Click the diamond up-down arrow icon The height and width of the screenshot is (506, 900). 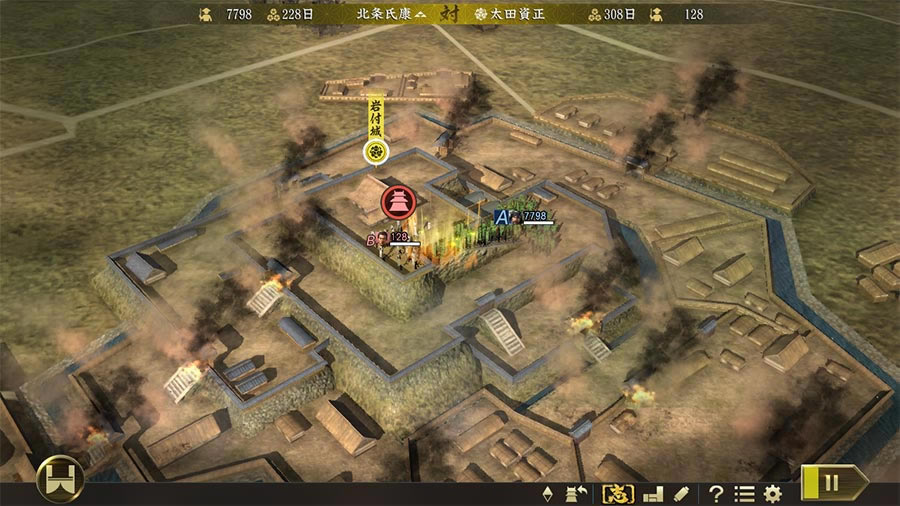click(547, 493)
